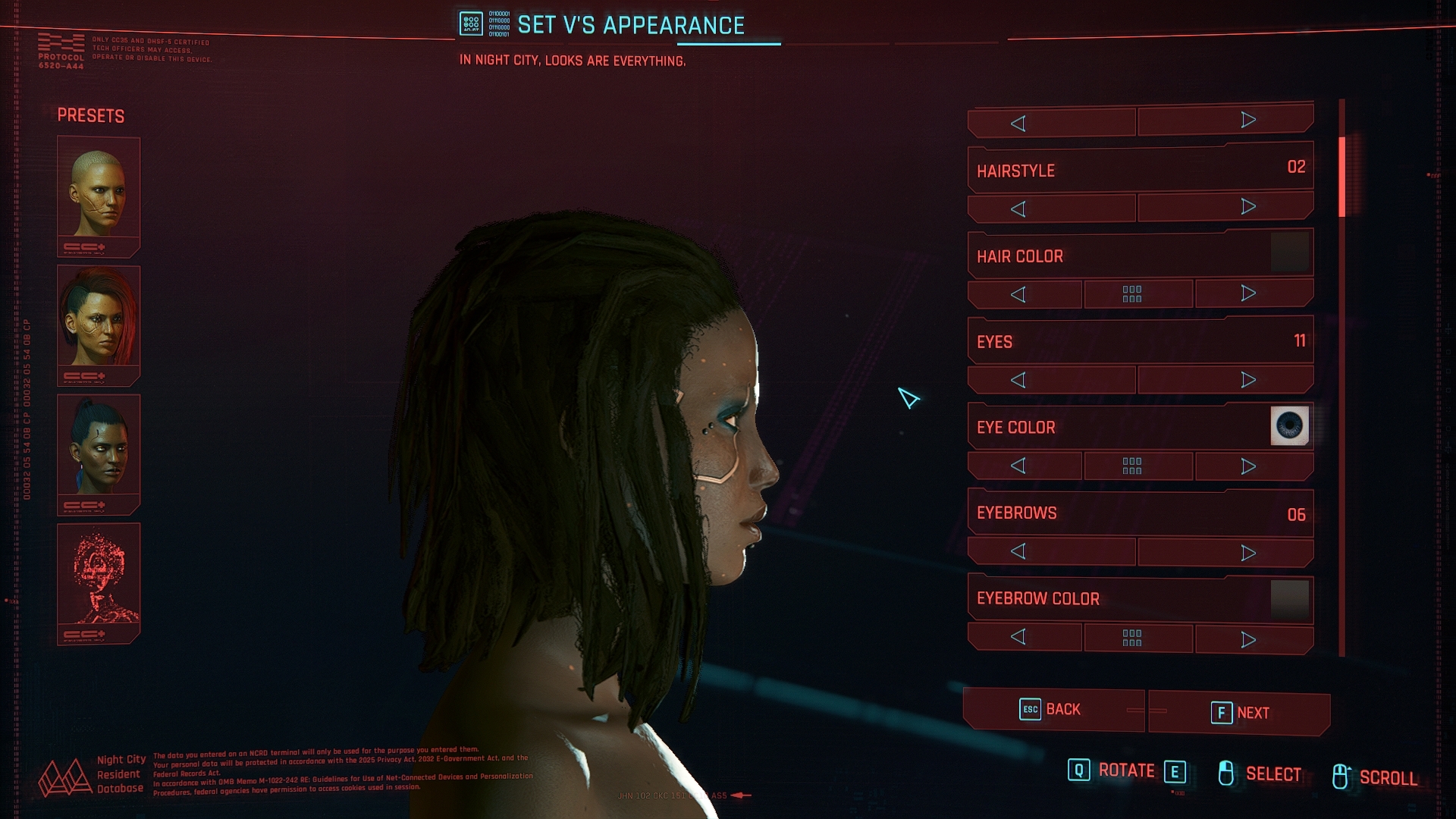Select previous eye color
This screenshot has width=1456, height=819.
pos(1018,466)
